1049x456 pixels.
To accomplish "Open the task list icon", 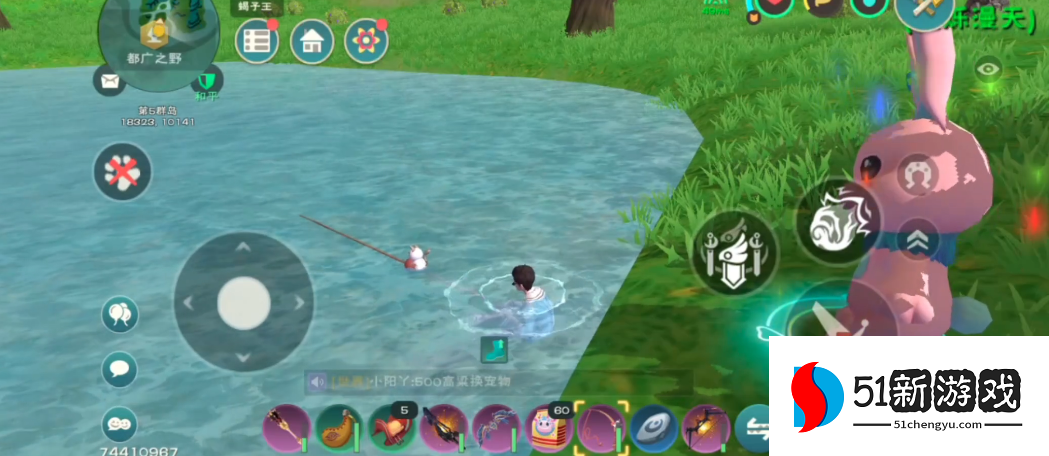I will click(257, 41).
